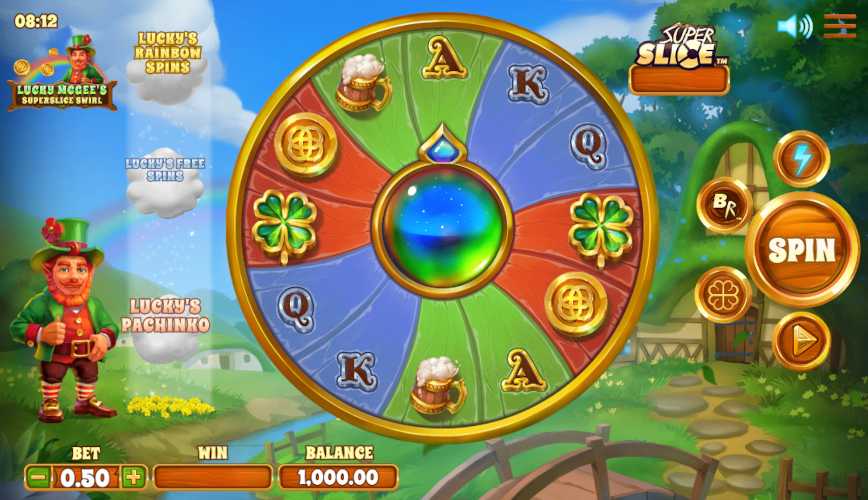Decrease the bet with the minus button
This screenshot has width=868, height=500.
38,477
